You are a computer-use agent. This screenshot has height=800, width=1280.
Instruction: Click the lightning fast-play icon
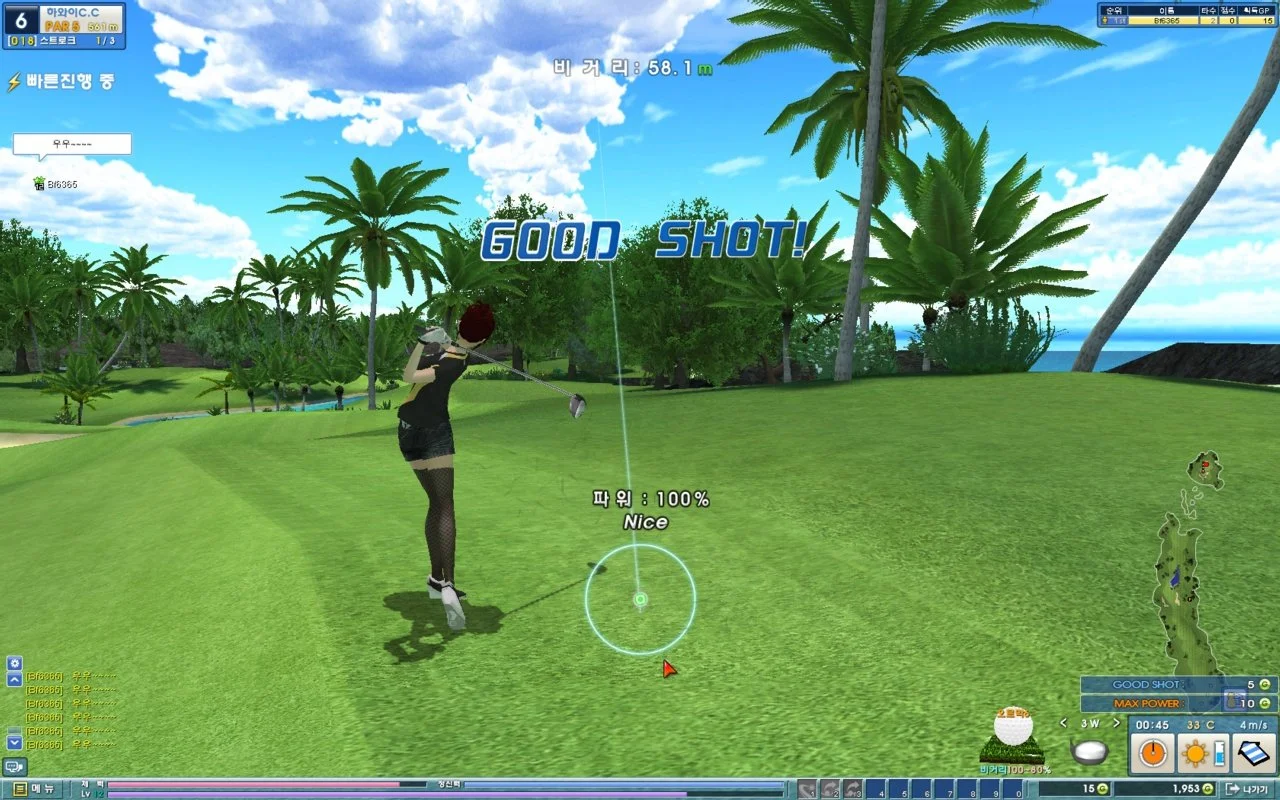point(13,81)
